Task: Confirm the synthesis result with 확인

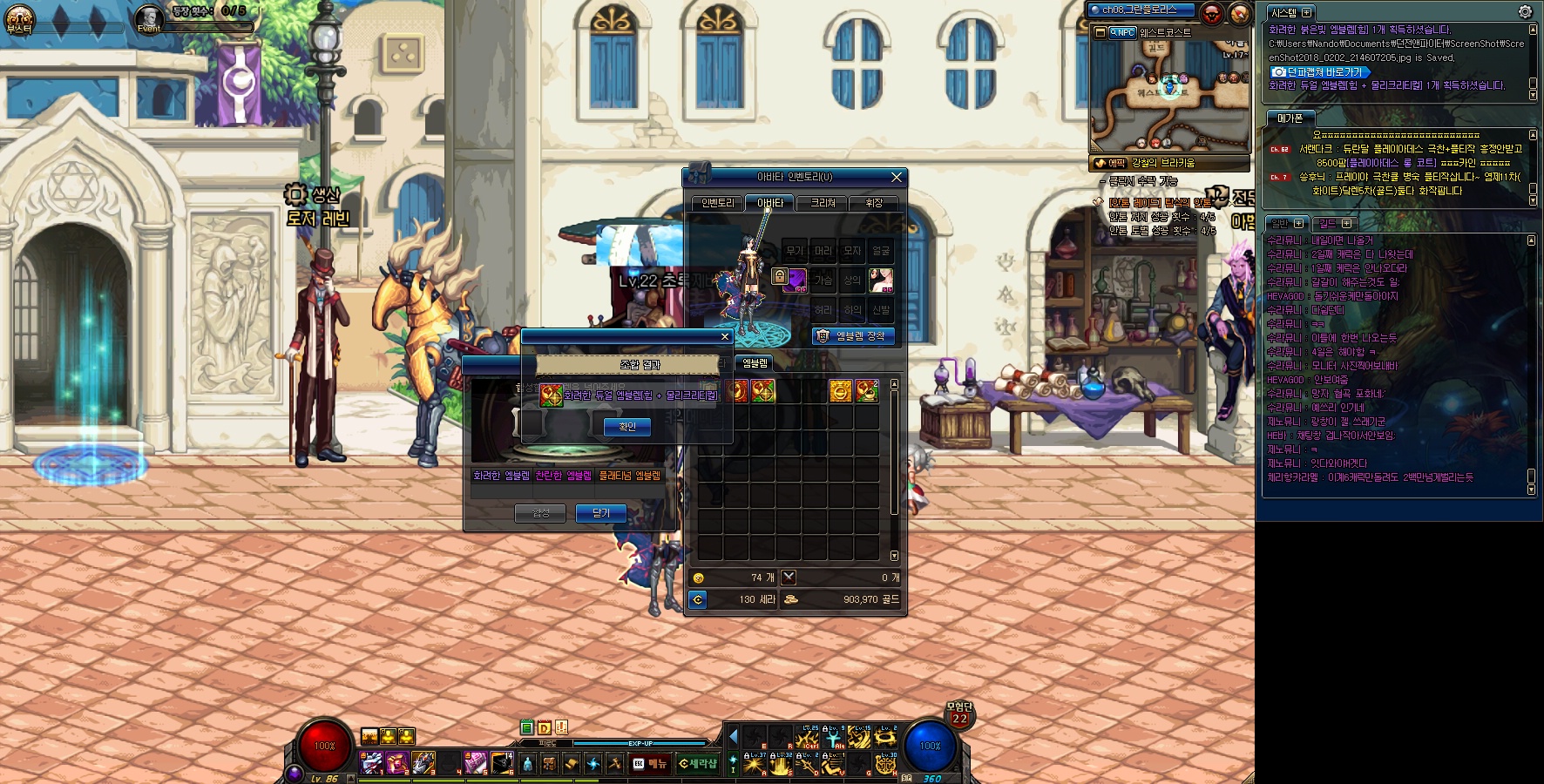Action: tap(626, 427)
